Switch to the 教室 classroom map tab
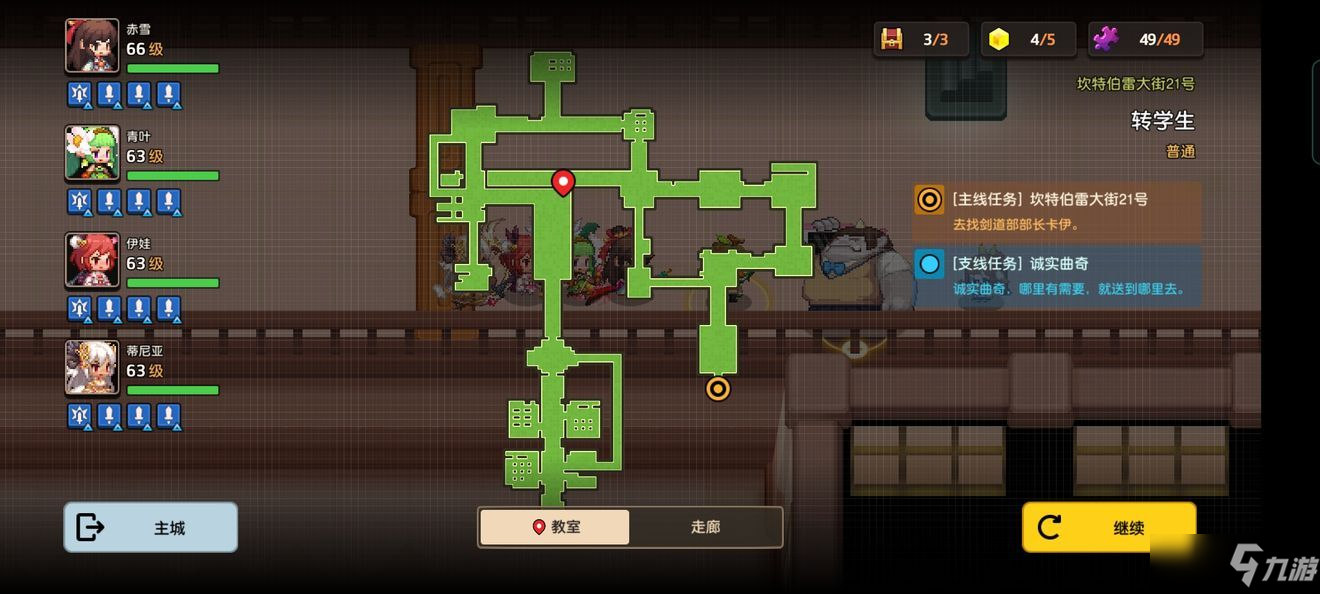 [555, 527]
